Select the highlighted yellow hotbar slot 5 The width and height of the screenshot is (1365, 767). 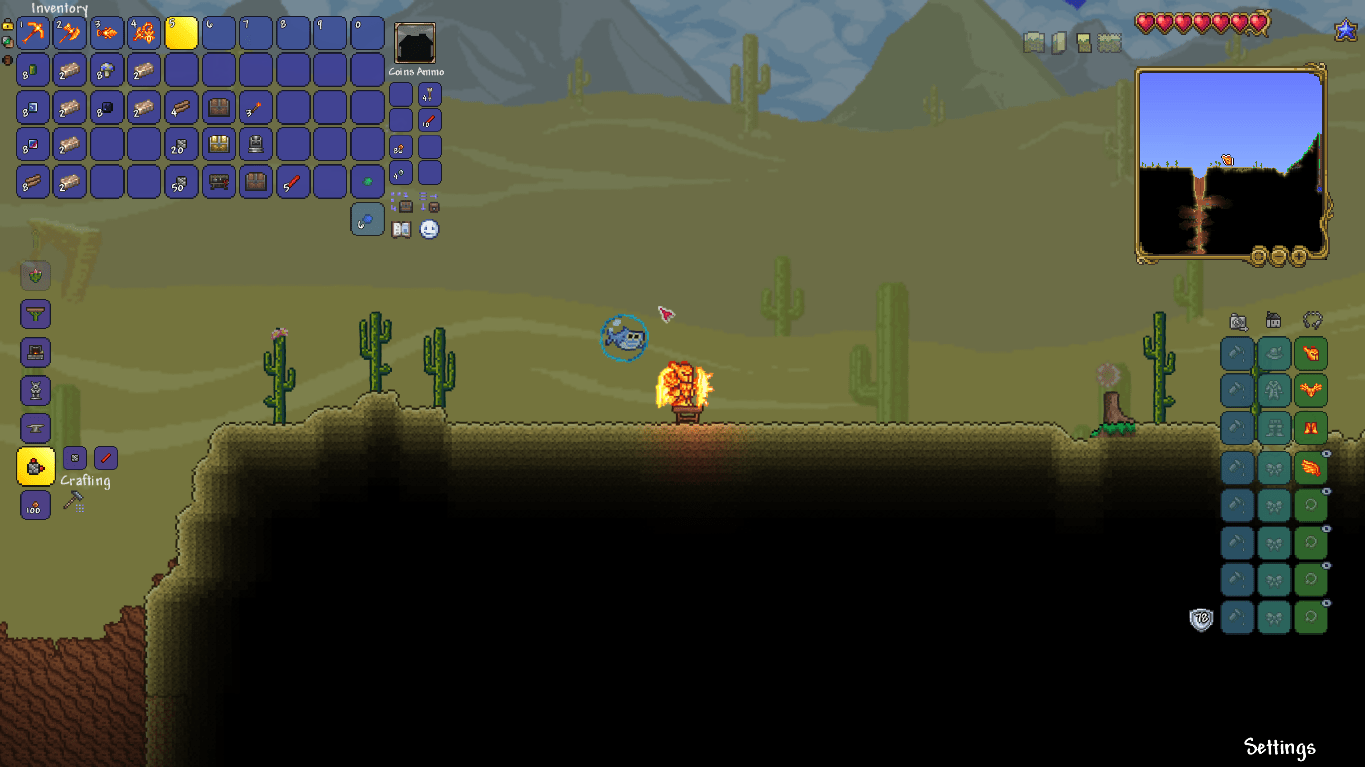(181, 34)
